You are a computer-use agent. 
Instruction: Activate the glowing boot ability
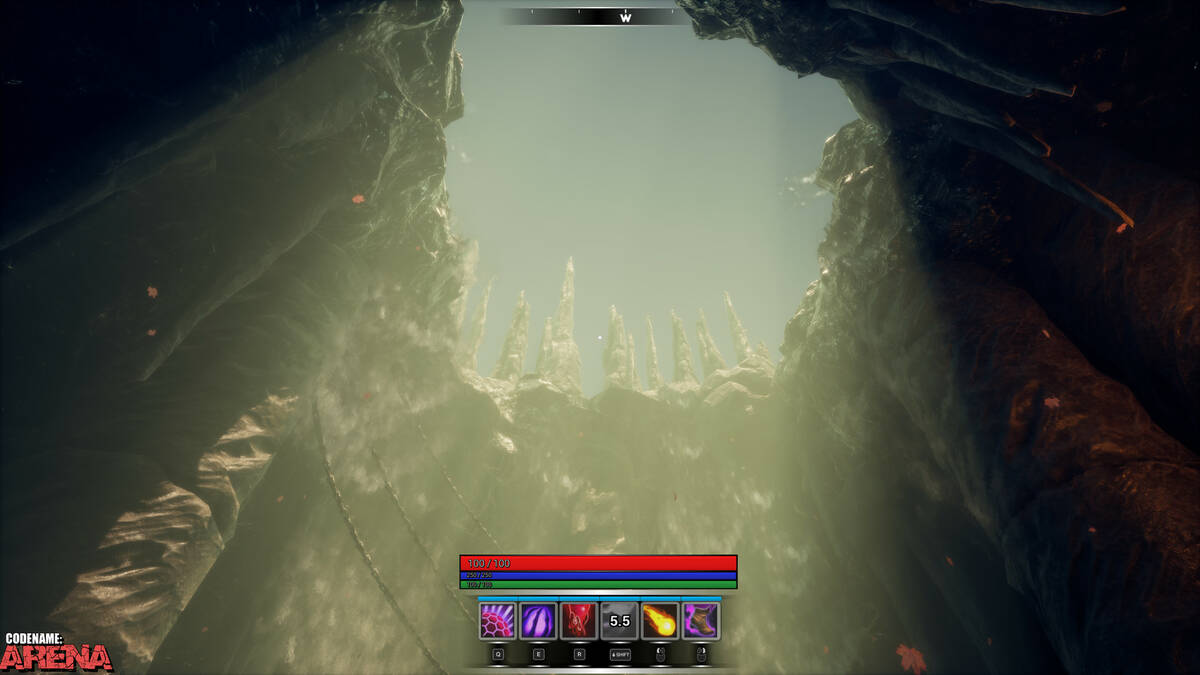[701, 621]
